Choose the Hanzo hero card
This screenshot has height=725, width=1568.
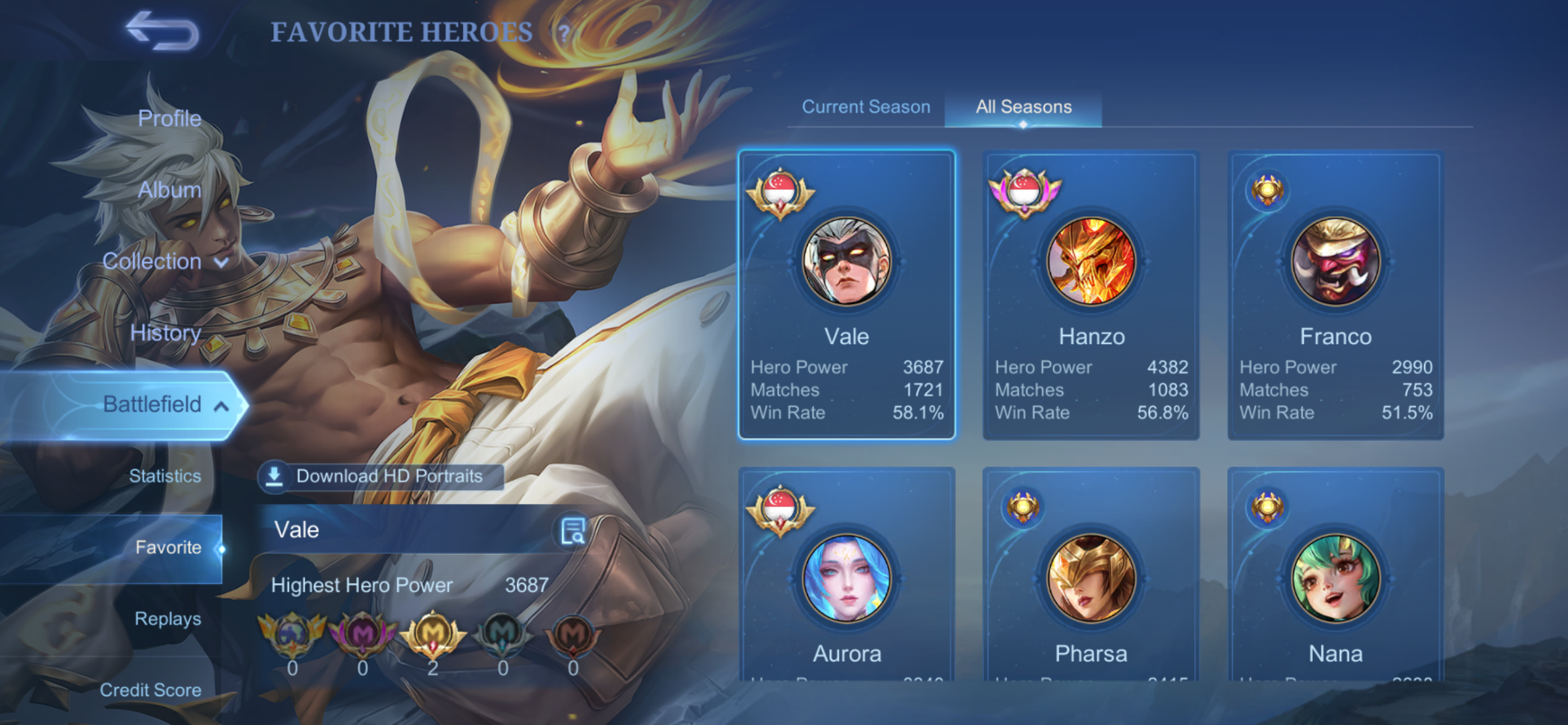(1091, 295)
